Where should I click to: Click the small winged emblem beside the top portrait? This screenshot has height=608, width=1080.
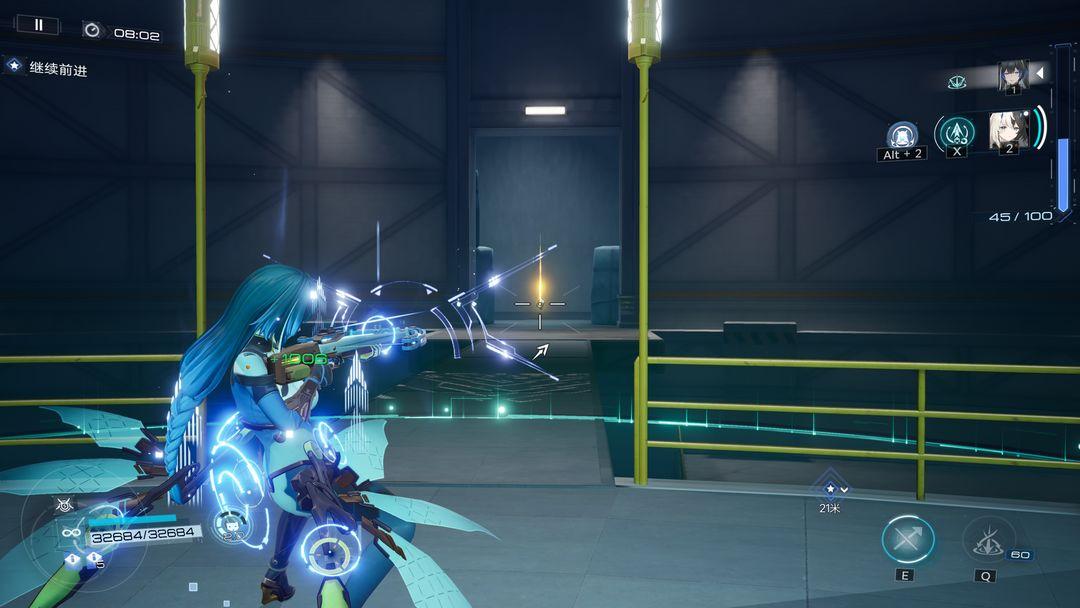[957, 81]
